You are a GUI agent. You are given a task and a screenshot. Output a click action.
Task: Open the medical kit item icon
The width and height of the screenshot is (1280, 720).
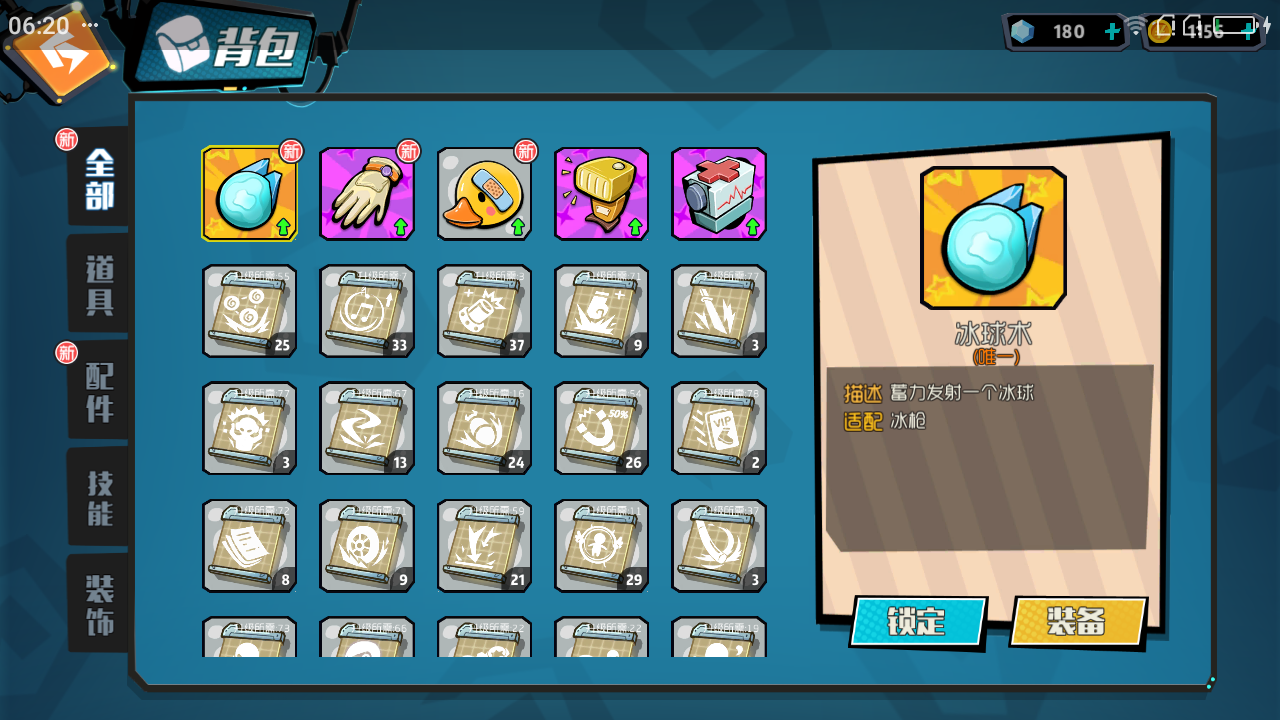coord(719,194)
